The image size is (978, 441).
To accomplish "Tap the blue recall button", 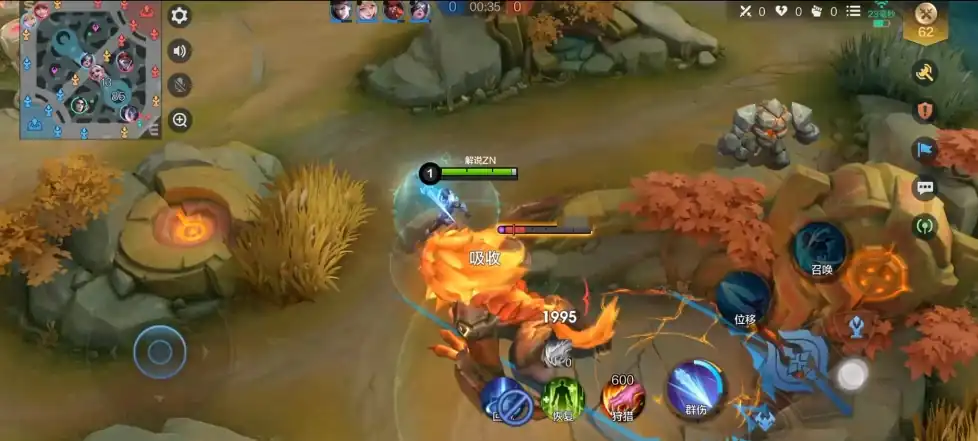I will (509, 400).
